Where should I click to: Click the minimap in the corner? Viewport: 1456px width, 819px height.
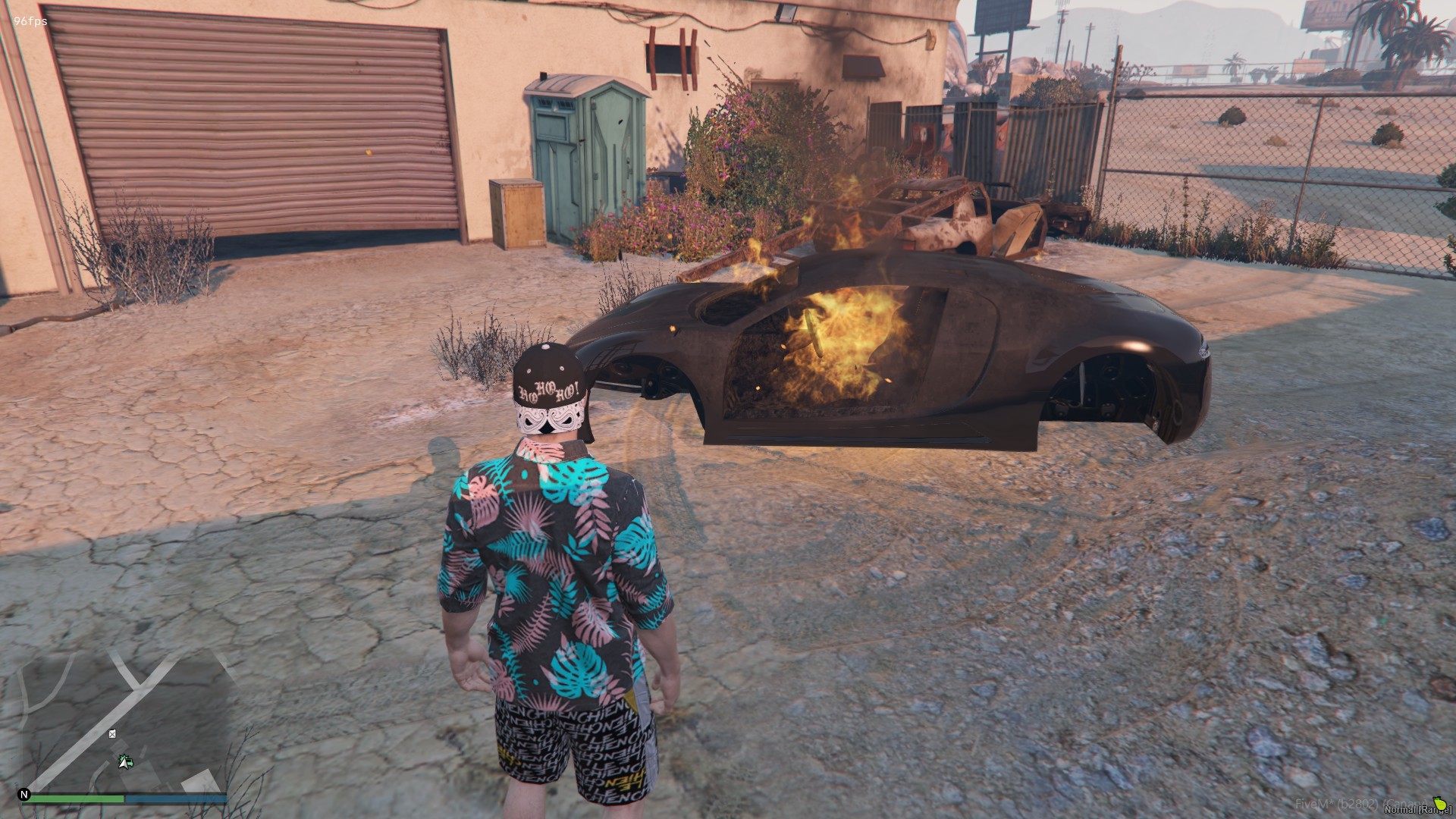coord(125,719)
